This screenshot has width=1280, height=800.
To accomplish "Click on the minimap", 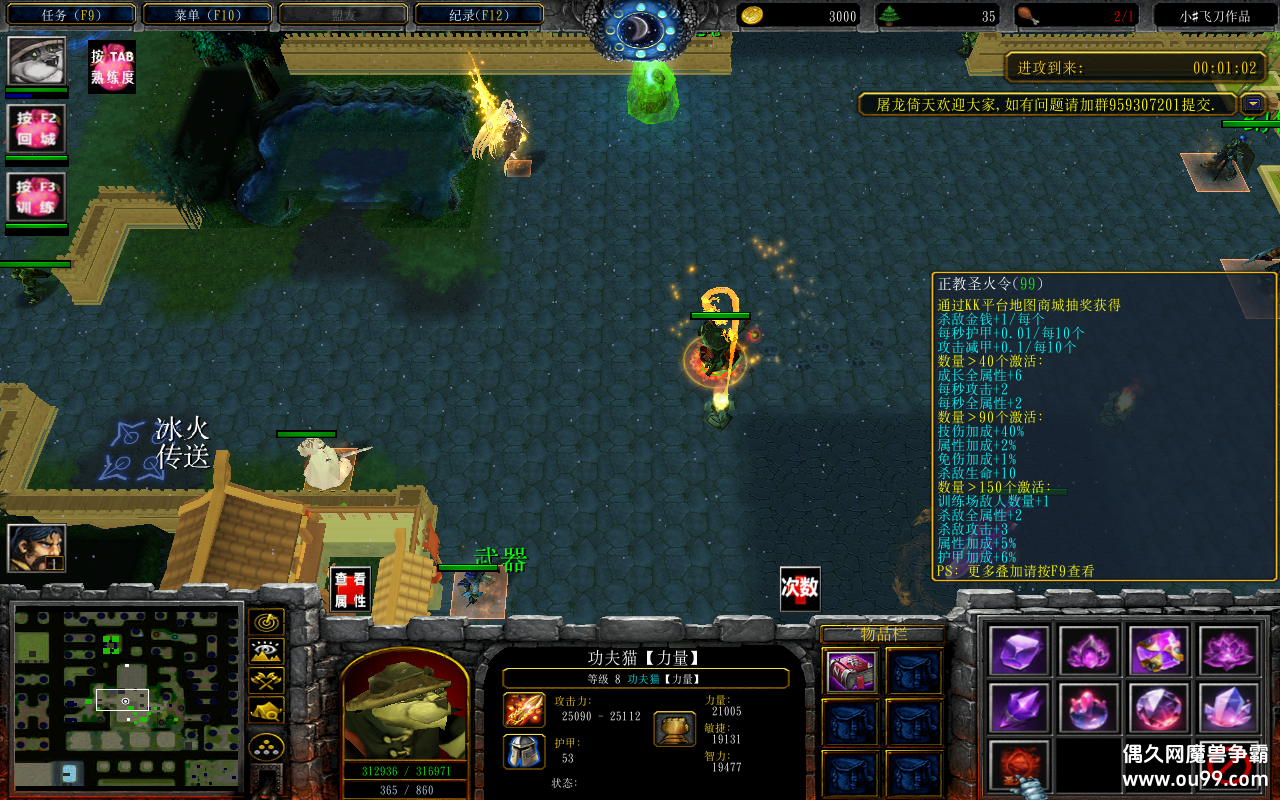I will pos(127,694).
